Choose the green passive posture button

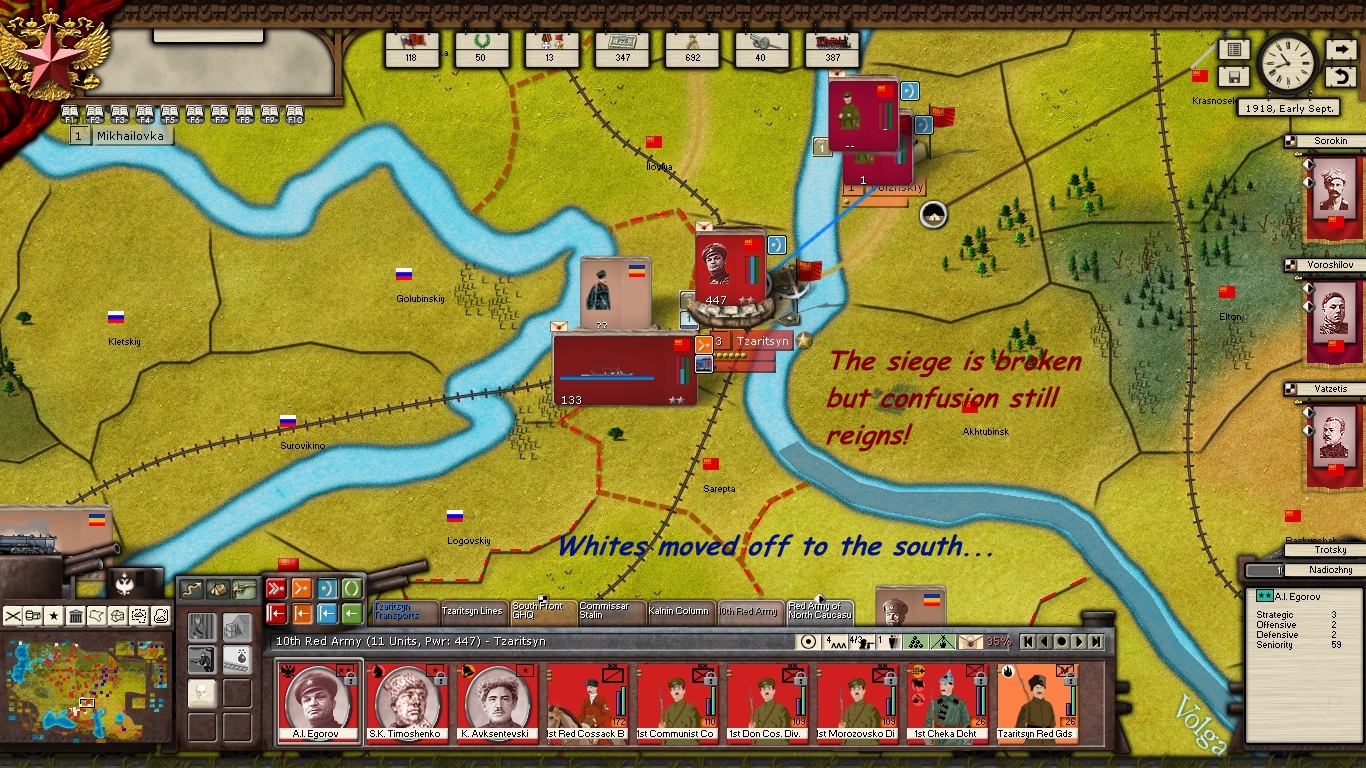point(352,588)
